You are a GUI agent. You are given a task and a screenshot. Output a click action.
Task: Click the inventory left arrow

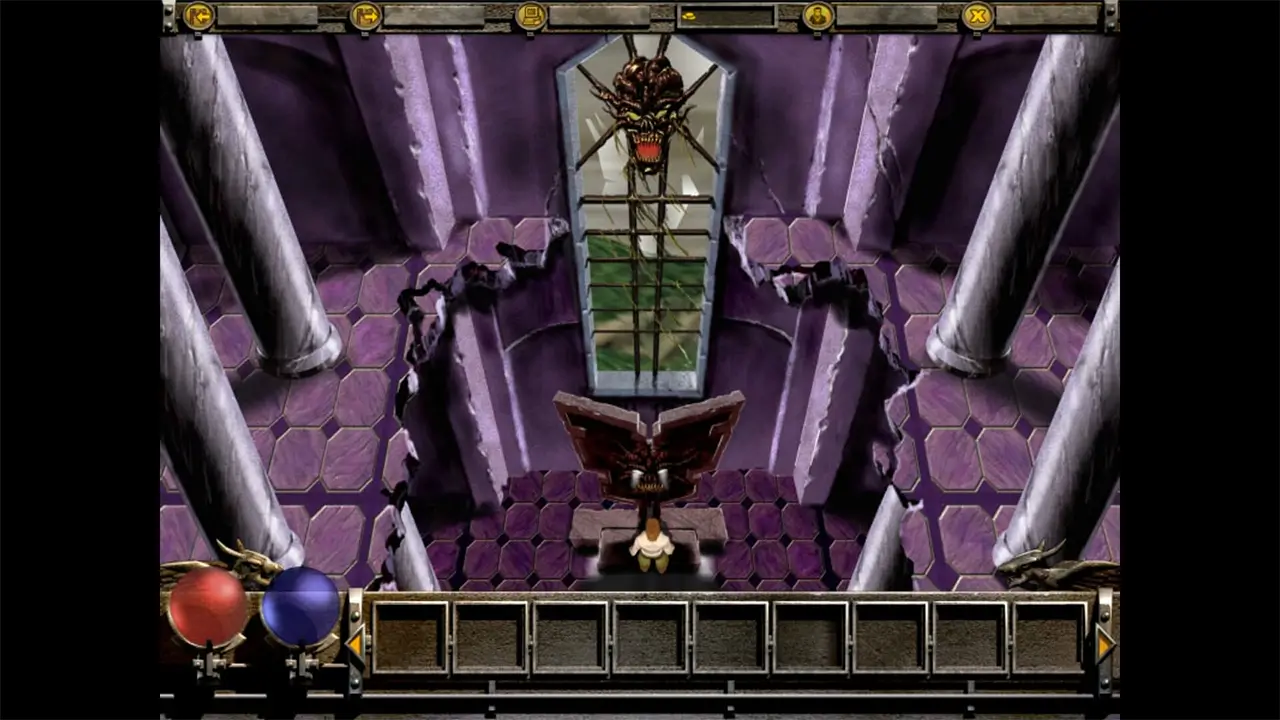pyautogui.click(x=355, y=644)
